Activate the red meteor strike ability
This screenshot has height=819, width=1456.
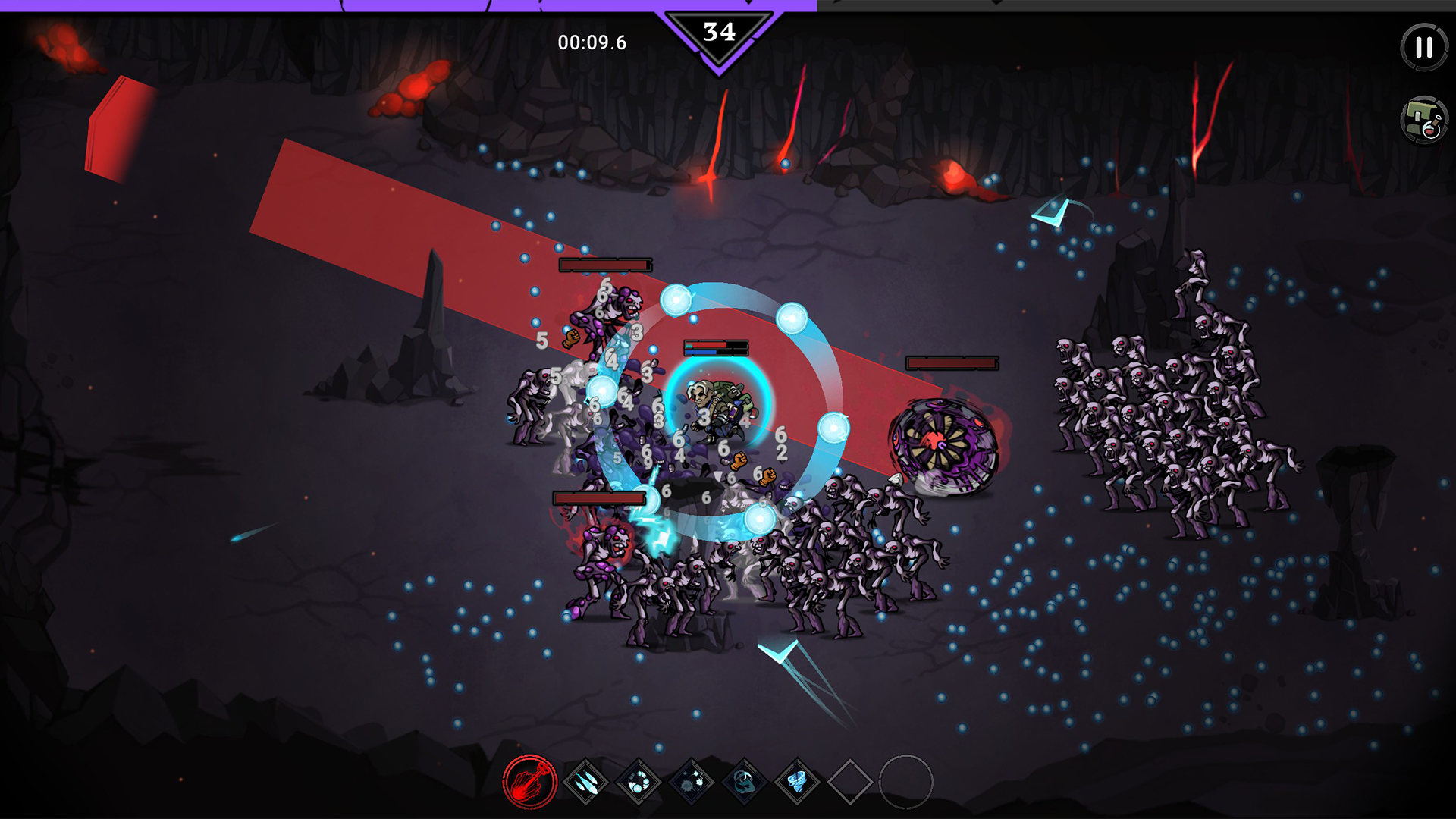point(529,782)
